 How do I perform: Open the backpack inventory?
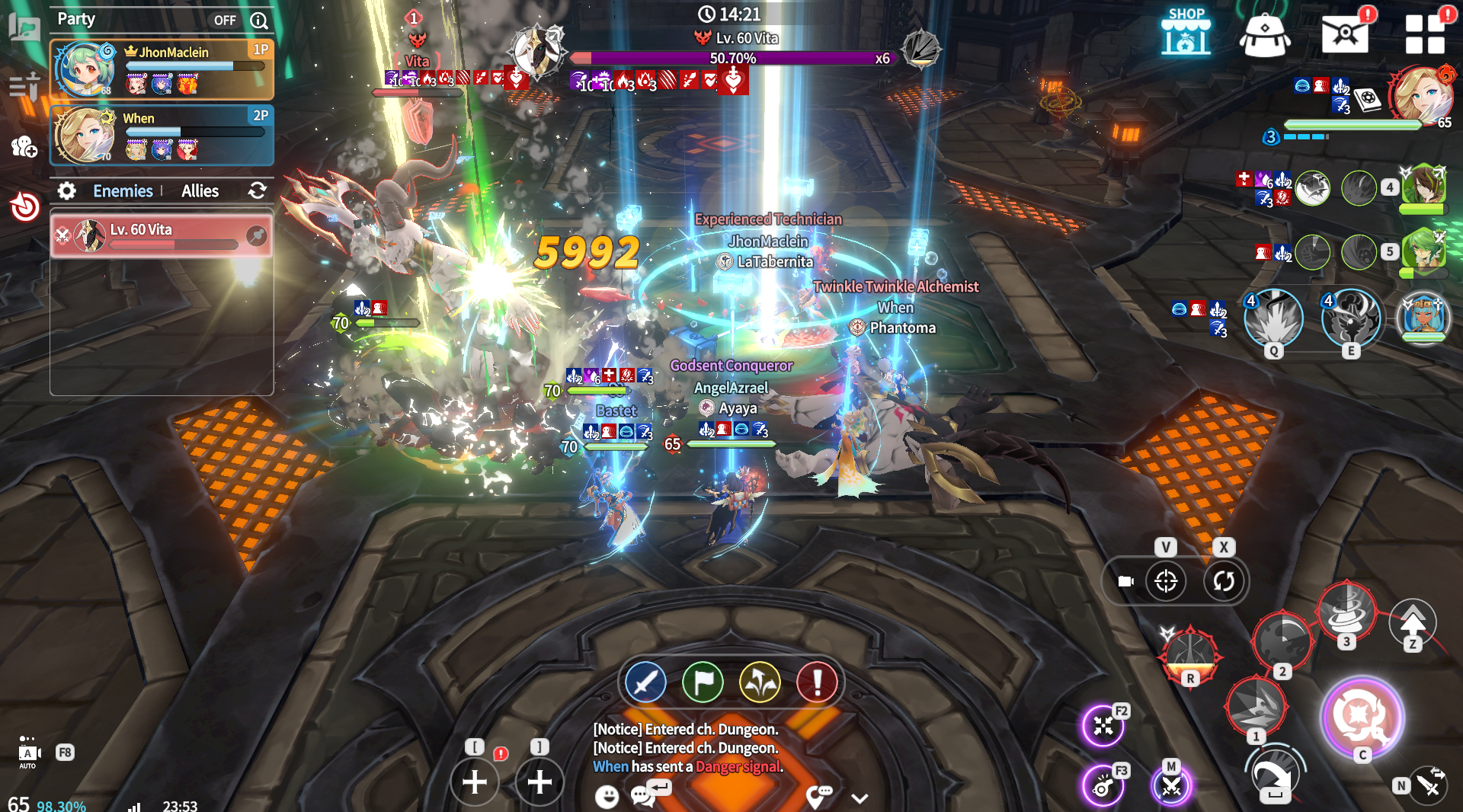[x=1265, y=34]
